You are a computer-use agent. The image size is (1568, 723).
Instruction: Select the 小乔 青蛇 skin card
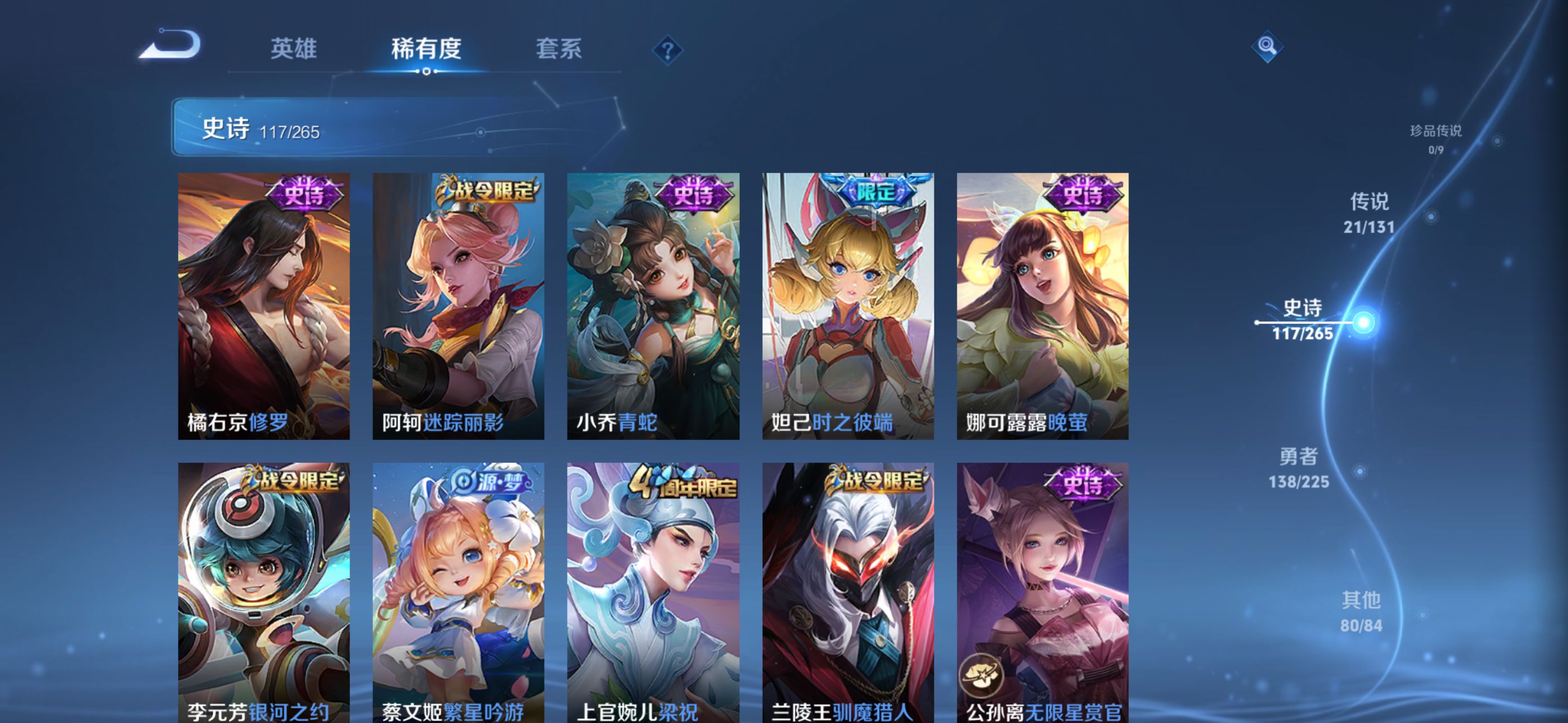[x=653, y=305]
